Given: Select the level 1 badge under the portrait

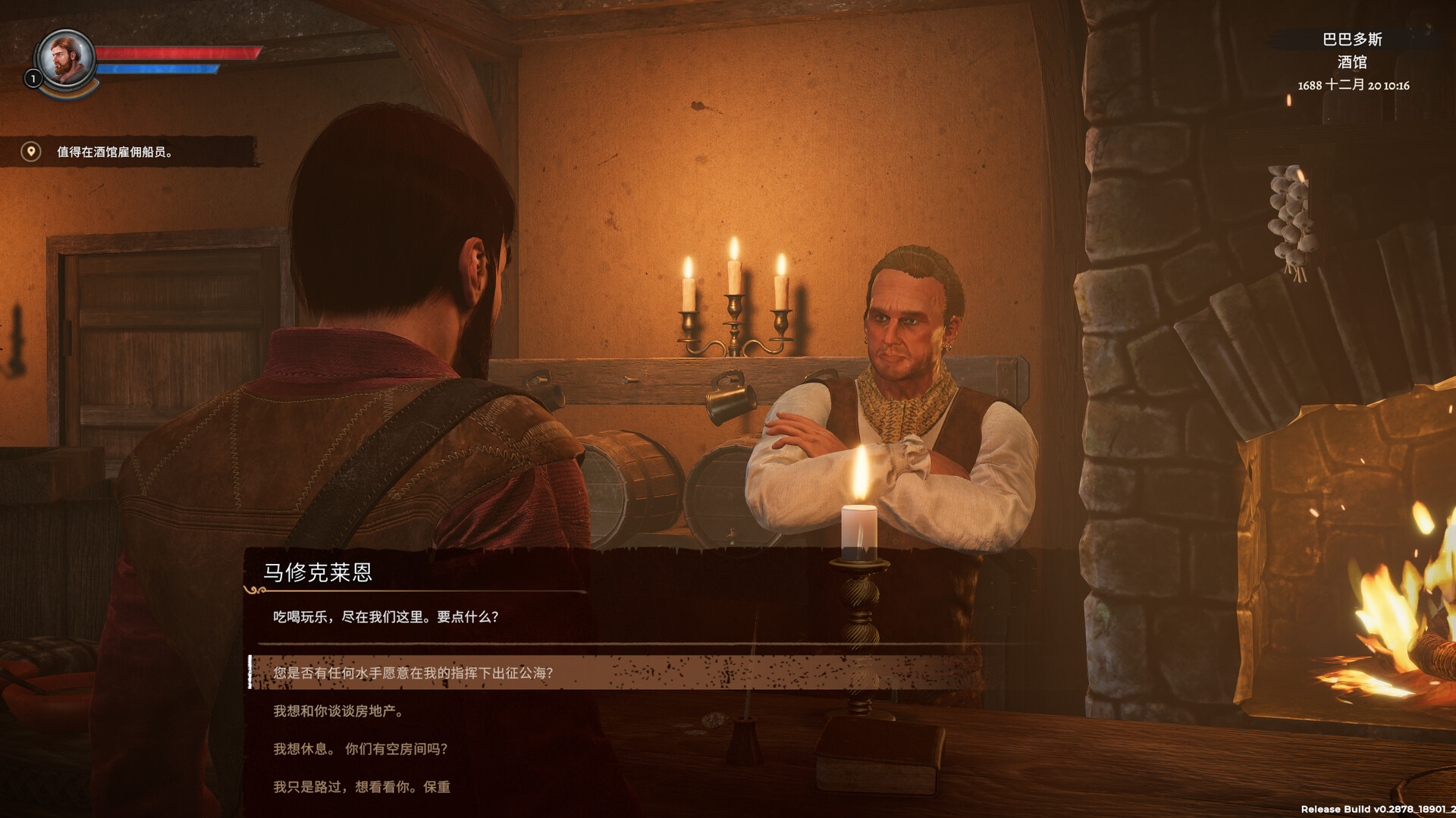Looking at the screenshot, I should (x=33, y=79).
